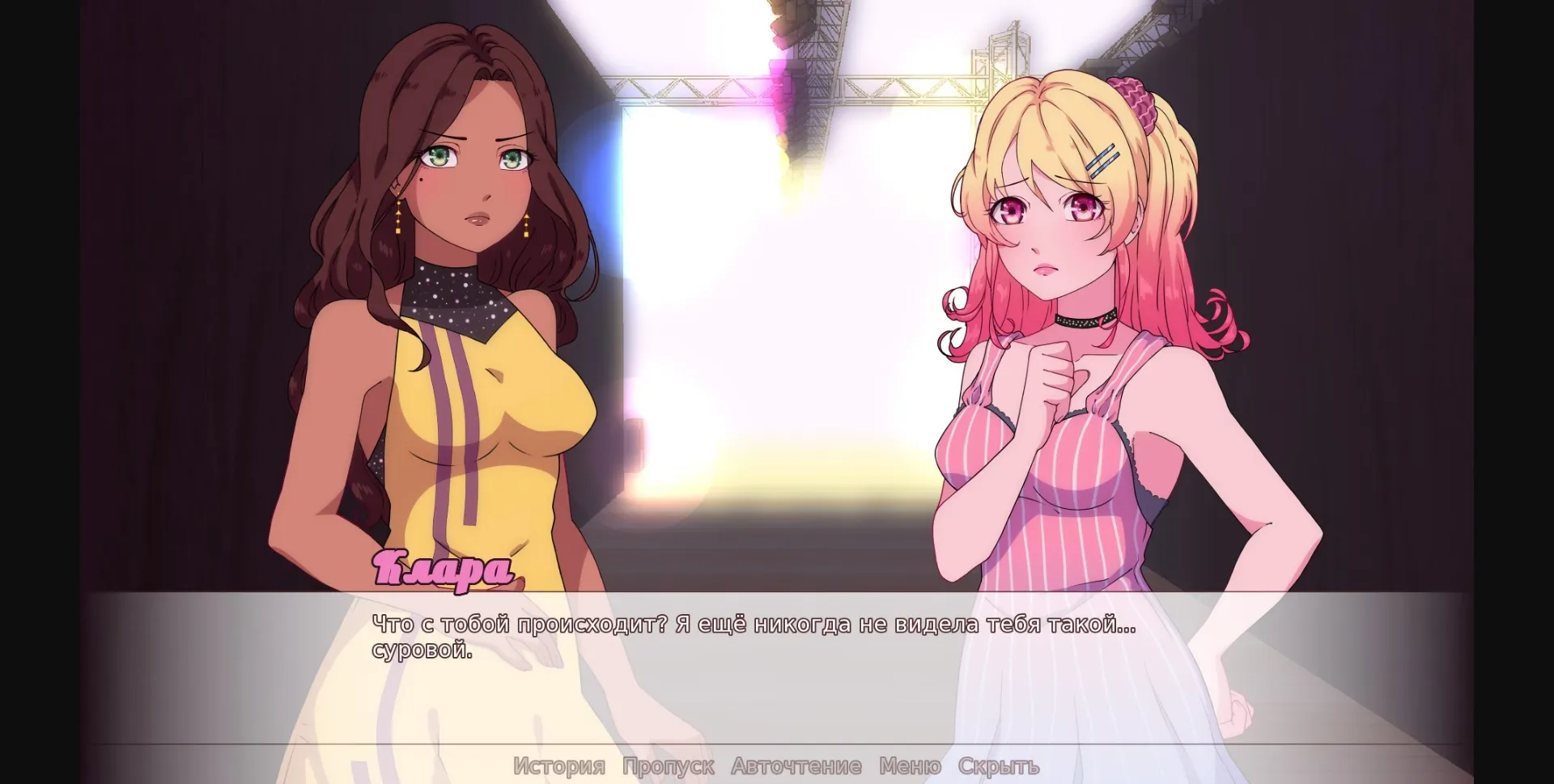Select Скрыть to hide the textbox
The height and width of the screenshot is (784, 1554).
point(1000,765)
